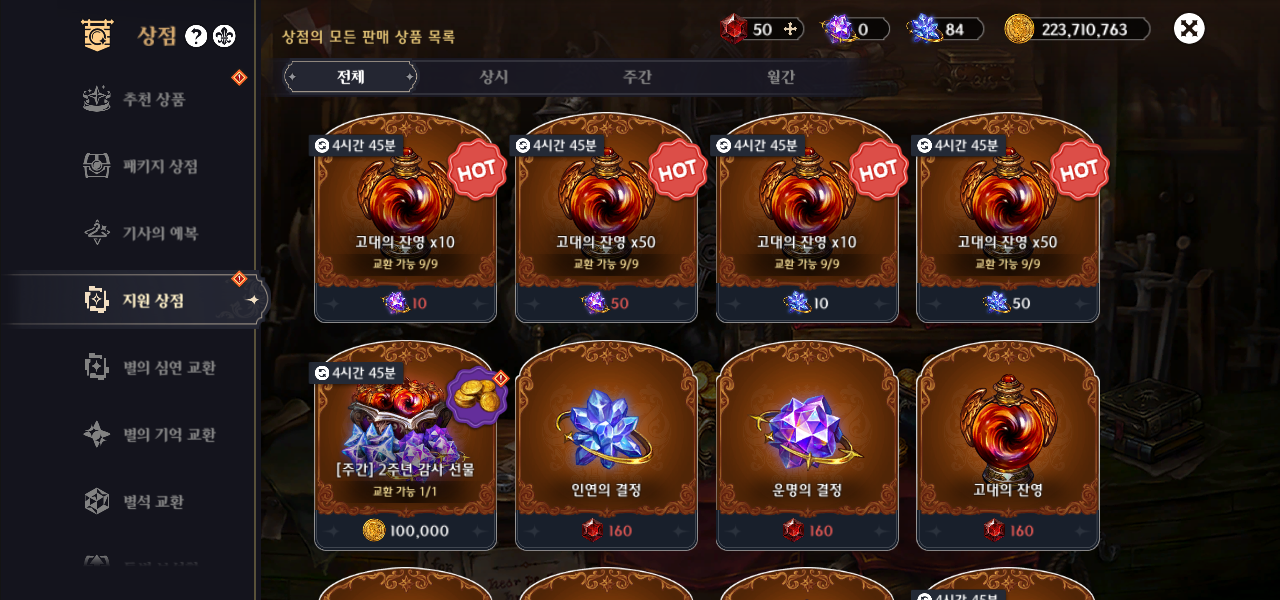
Task: Select 고대의 잔영 priced at 160 red gems
Action: pyautogui.click(x=1008, y=445)
